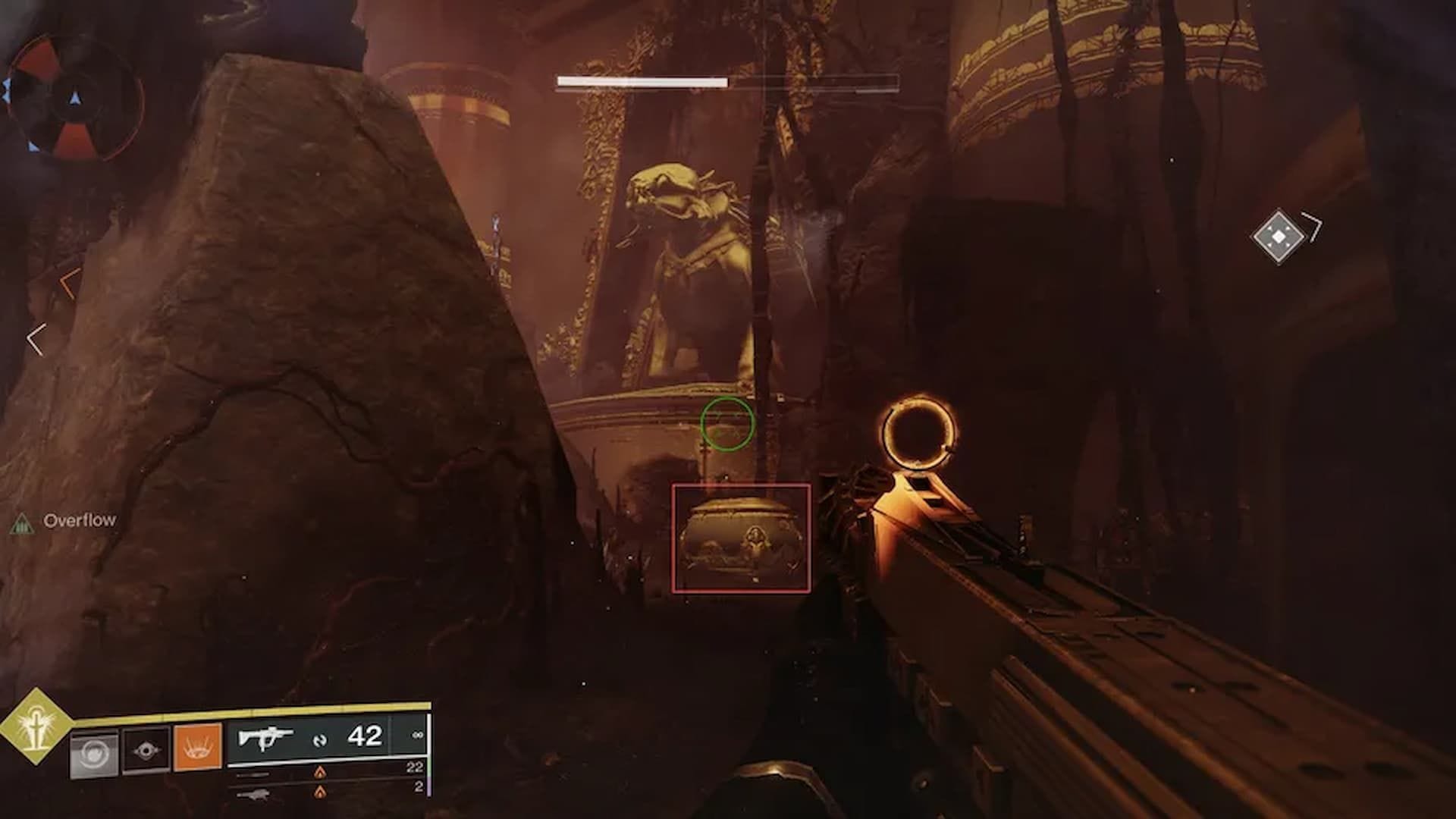
Task: Toggle the quest waypoint diamond marker
Action: point(1278,236)
